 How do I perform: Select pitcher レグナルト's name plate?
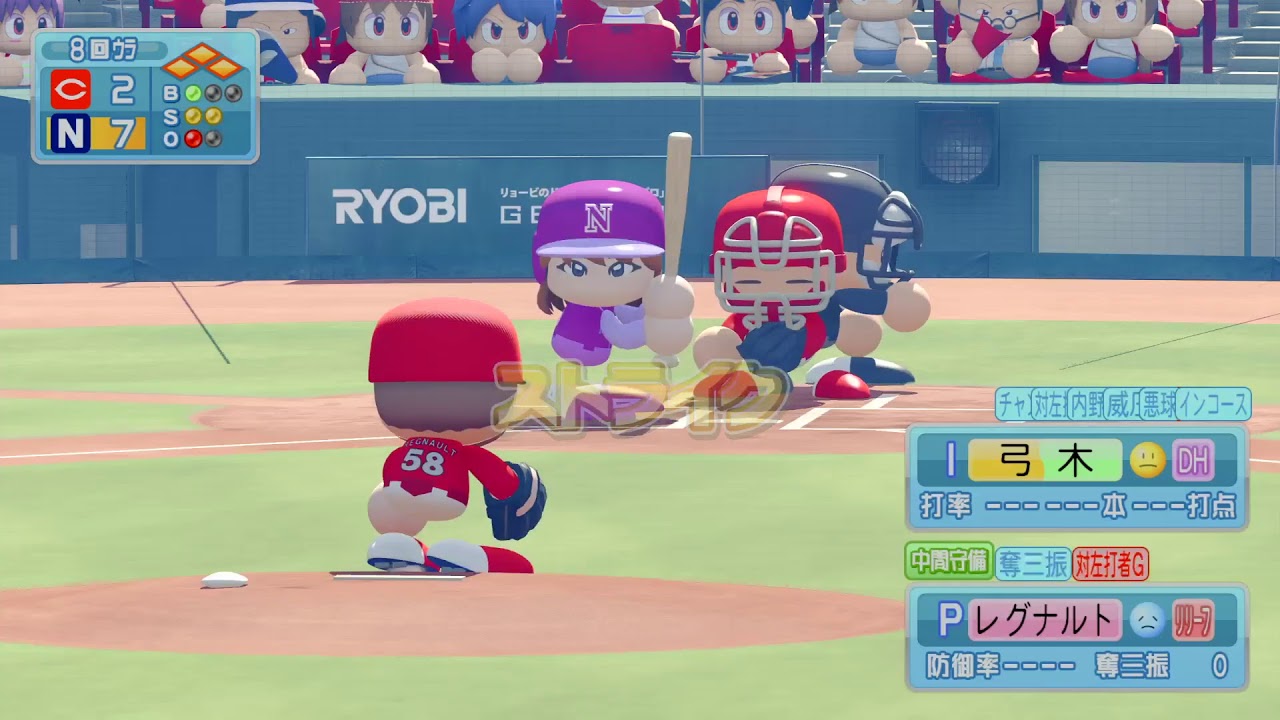coord(1044,621)
